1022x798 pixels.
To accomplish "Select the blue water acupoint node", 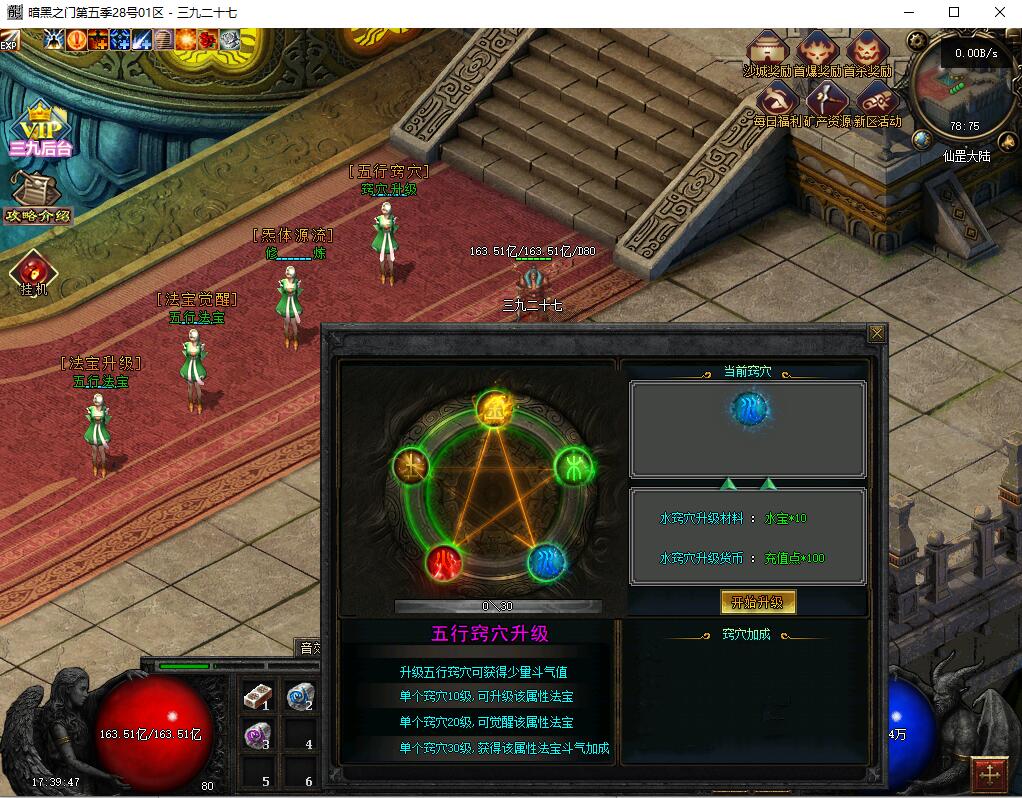I will pos(547,561).
